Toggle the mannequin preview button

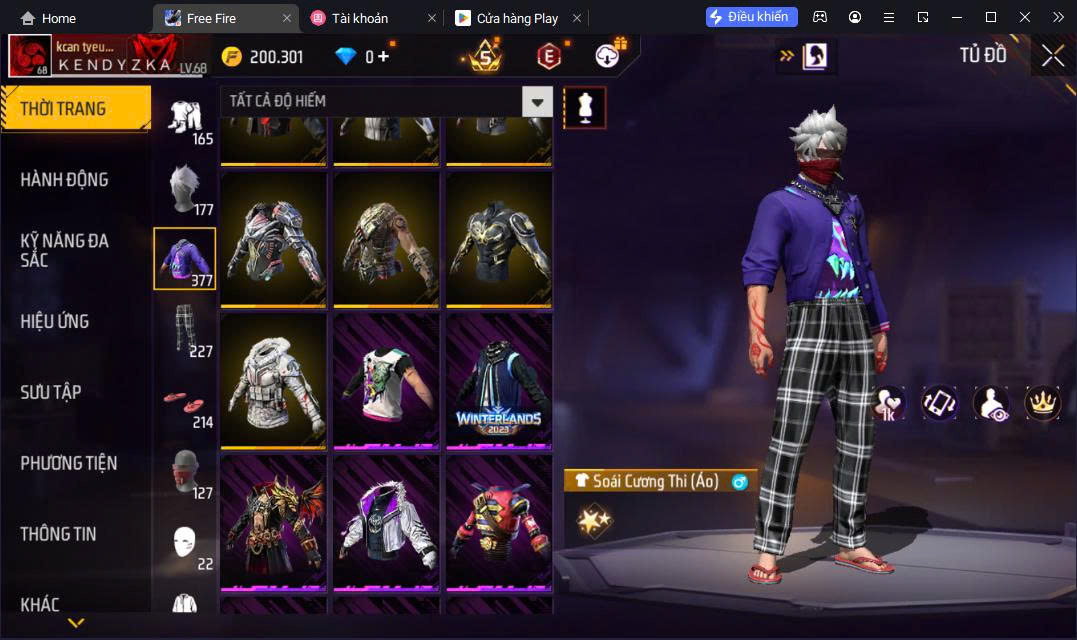585,107
